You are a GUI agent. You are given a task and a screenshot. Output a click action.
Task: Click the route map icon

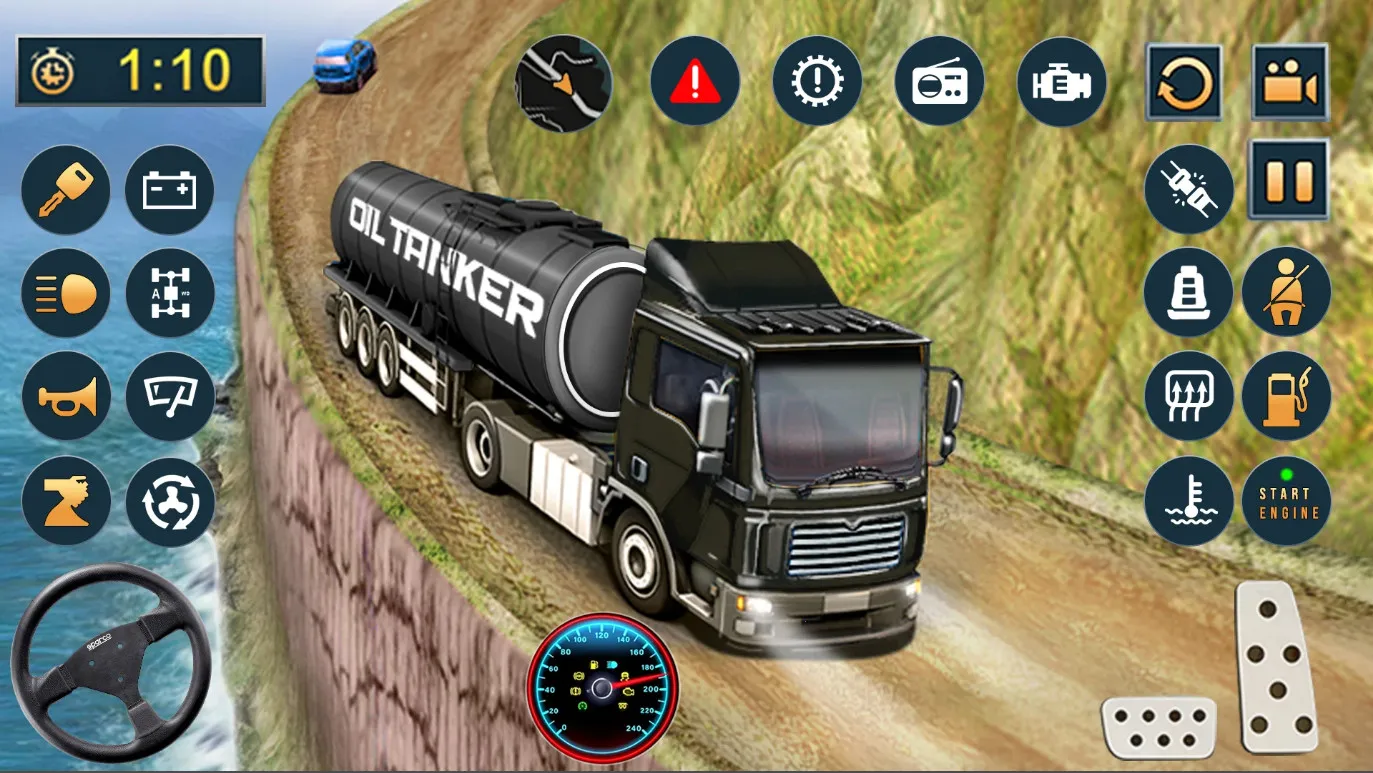coord(563,83)
